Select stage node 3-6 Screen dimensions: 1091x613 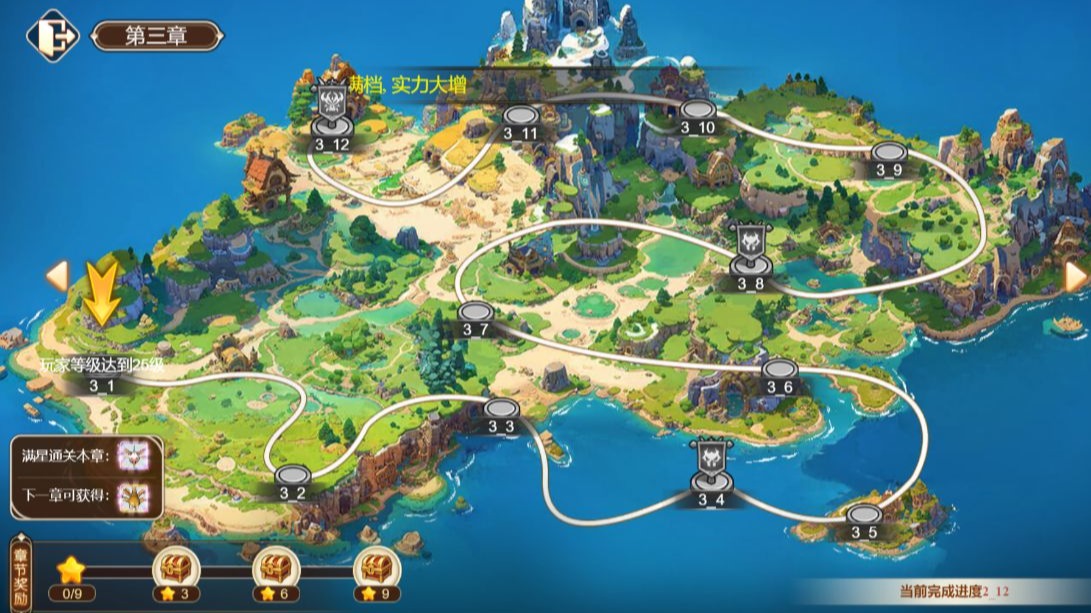pos(779,370)
